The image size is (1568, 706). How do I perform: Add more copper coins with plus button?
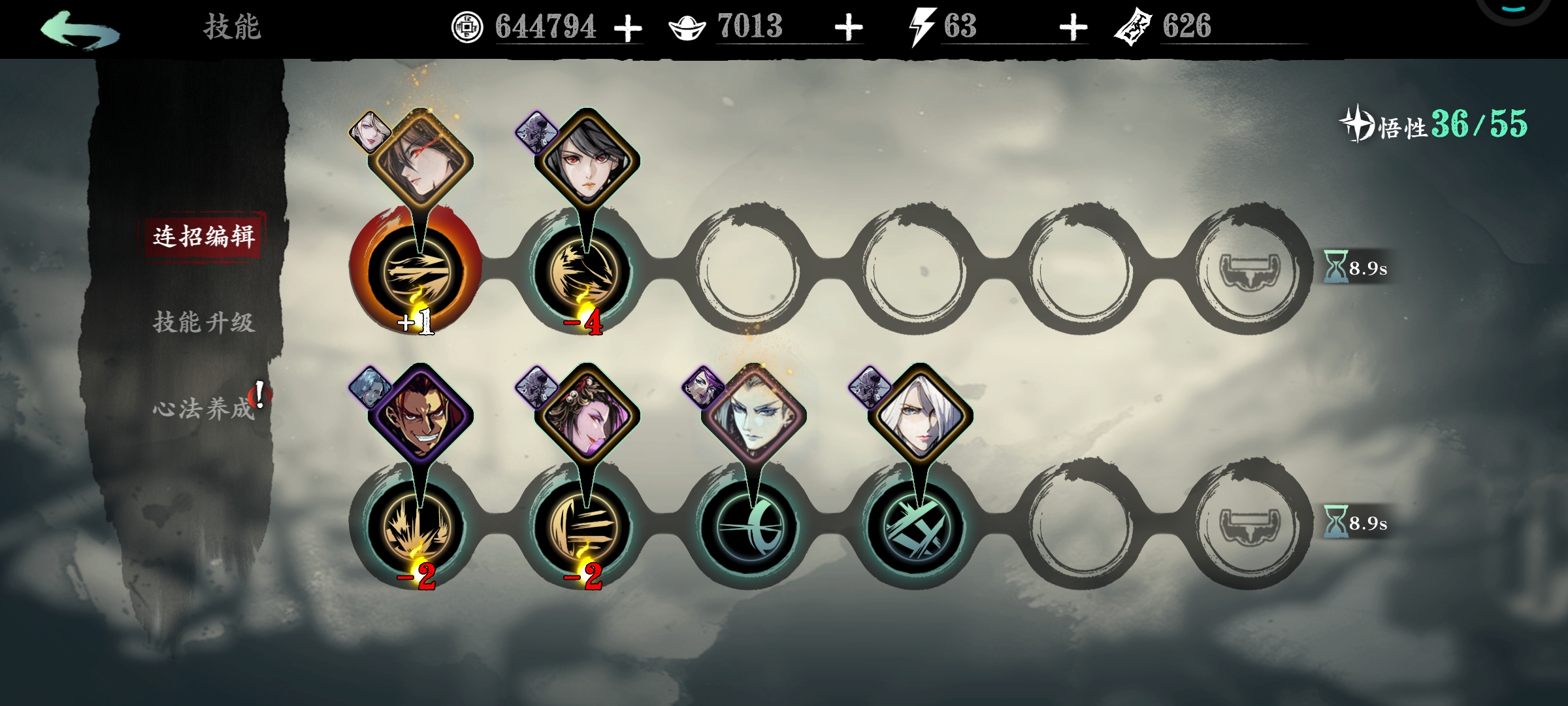[628, 29]
